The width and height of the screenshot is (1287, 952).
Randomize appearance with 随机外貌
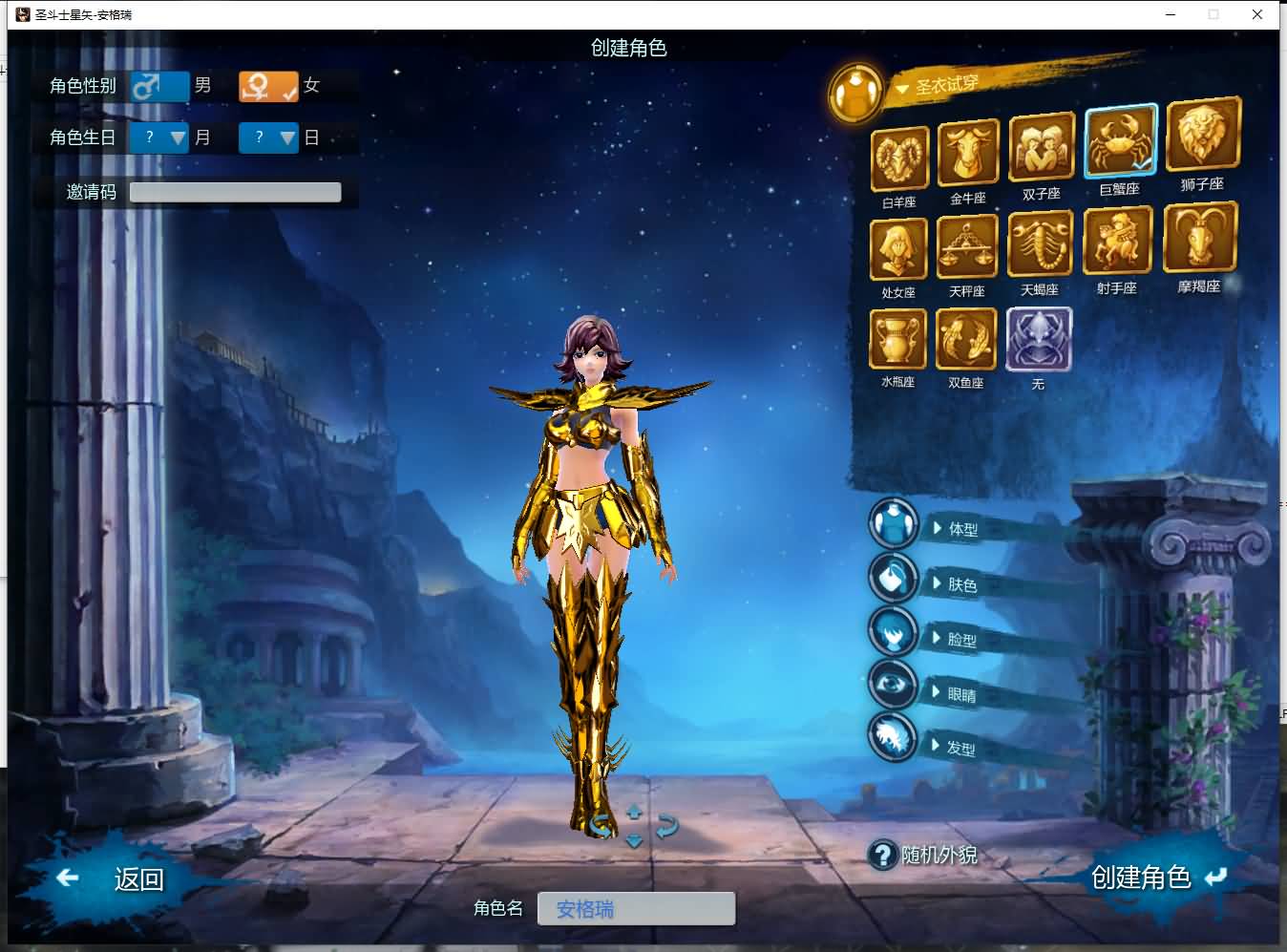pyautogui.click(x=924, y=855)
